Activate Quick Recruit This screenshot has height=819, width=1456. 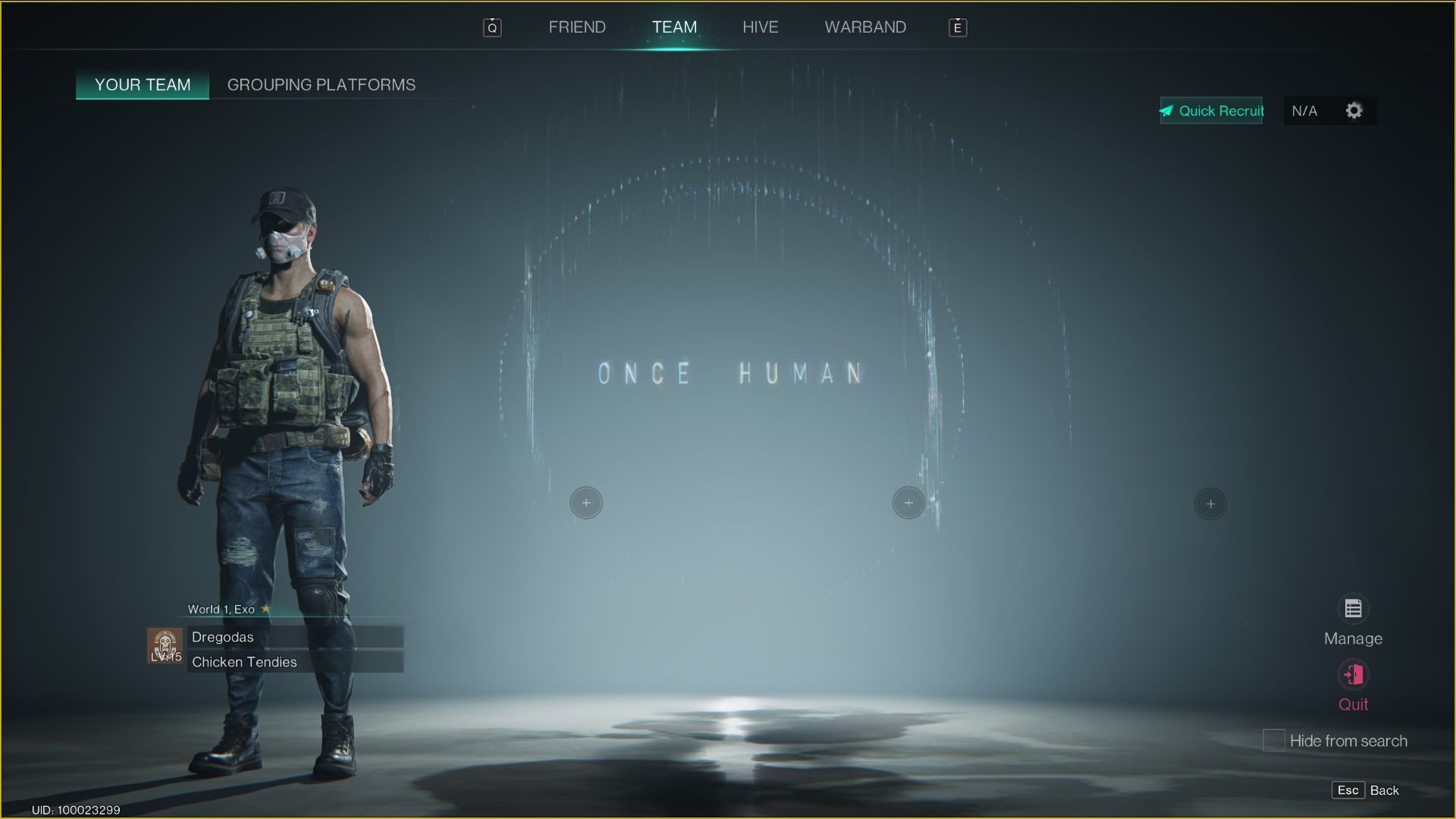(x=1211, y=111)
